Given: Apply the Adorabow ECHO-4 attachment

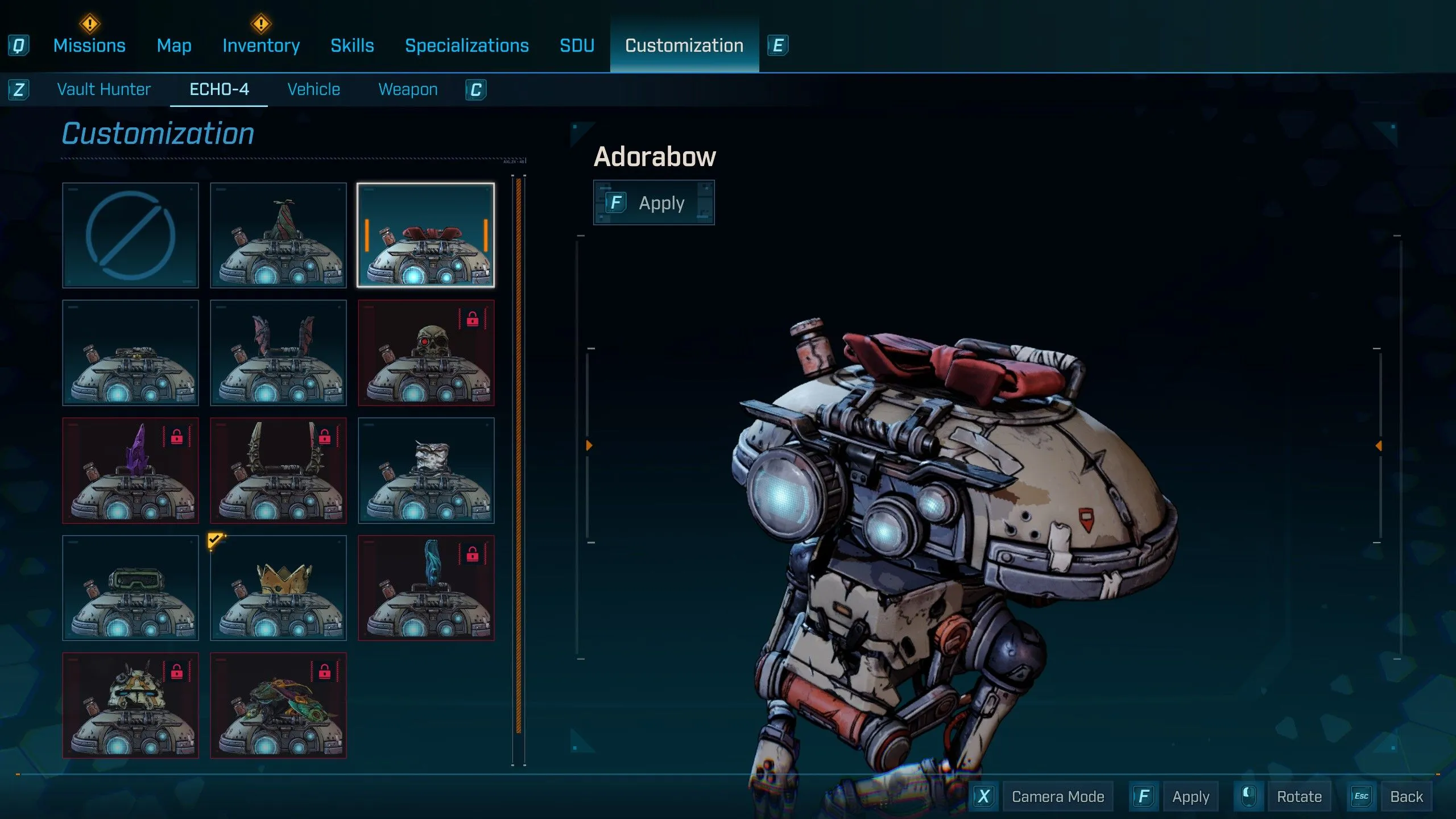Looking at the screenshot, I should [653, 203].
